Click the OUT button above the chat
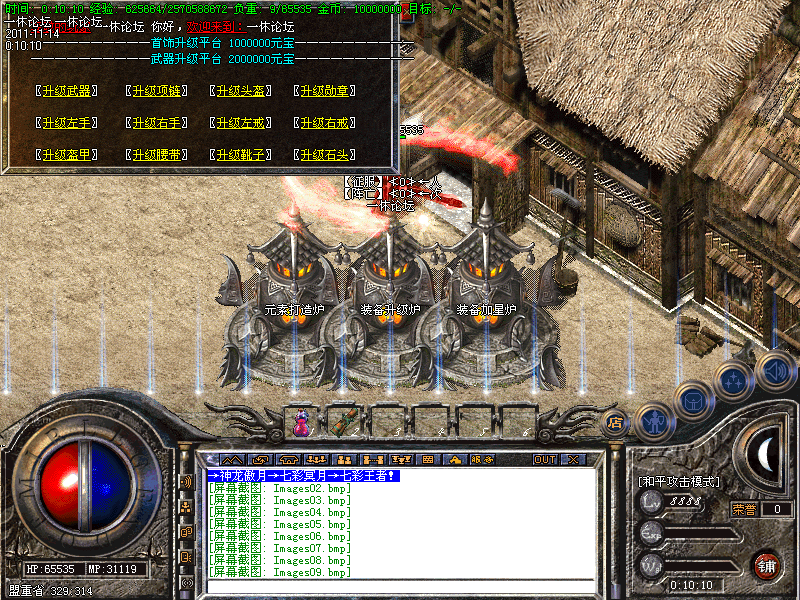800x600 pixels. 544,460
